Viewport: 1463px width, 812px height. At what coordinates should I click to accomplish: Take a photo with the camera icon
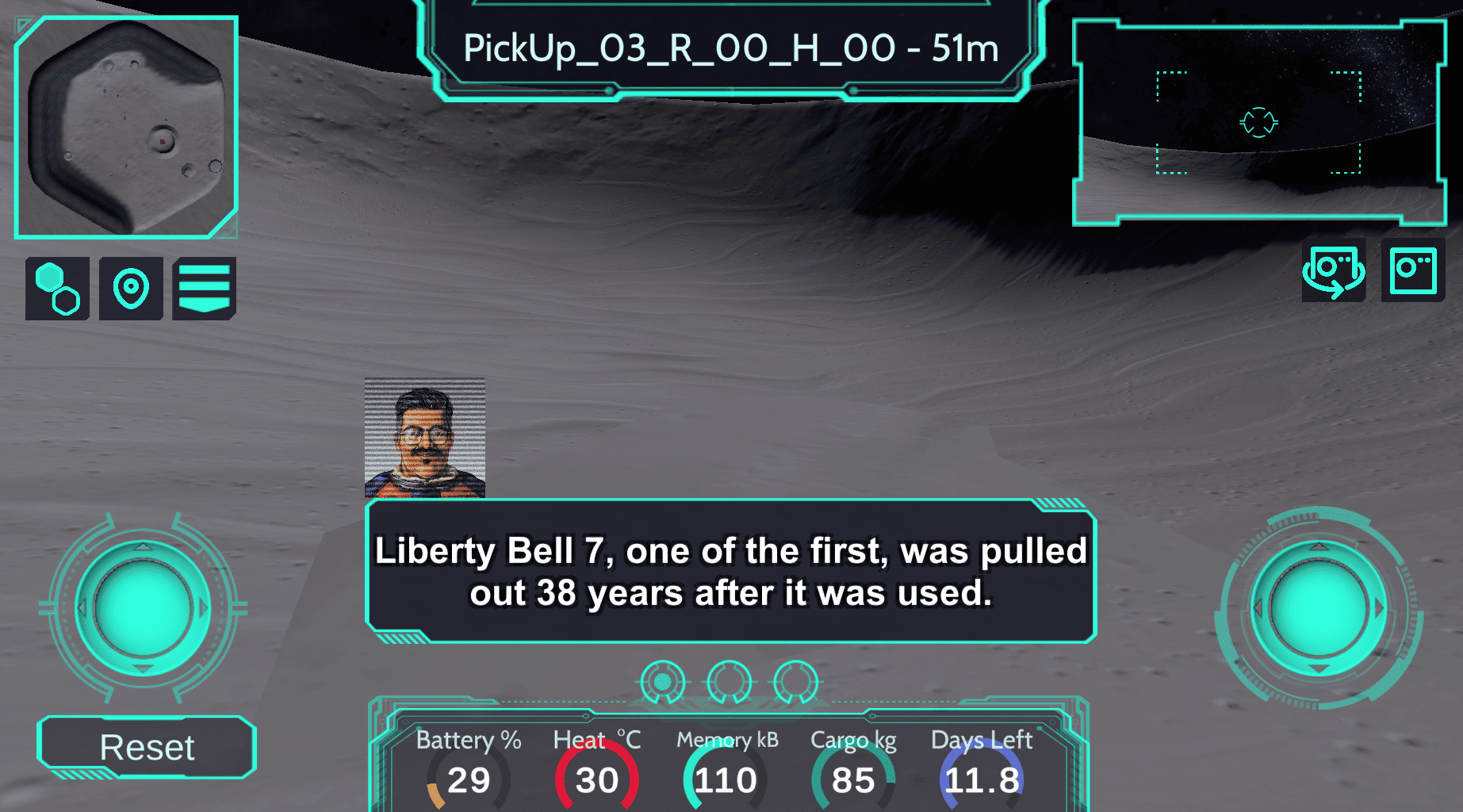[x=1413, y=270]
